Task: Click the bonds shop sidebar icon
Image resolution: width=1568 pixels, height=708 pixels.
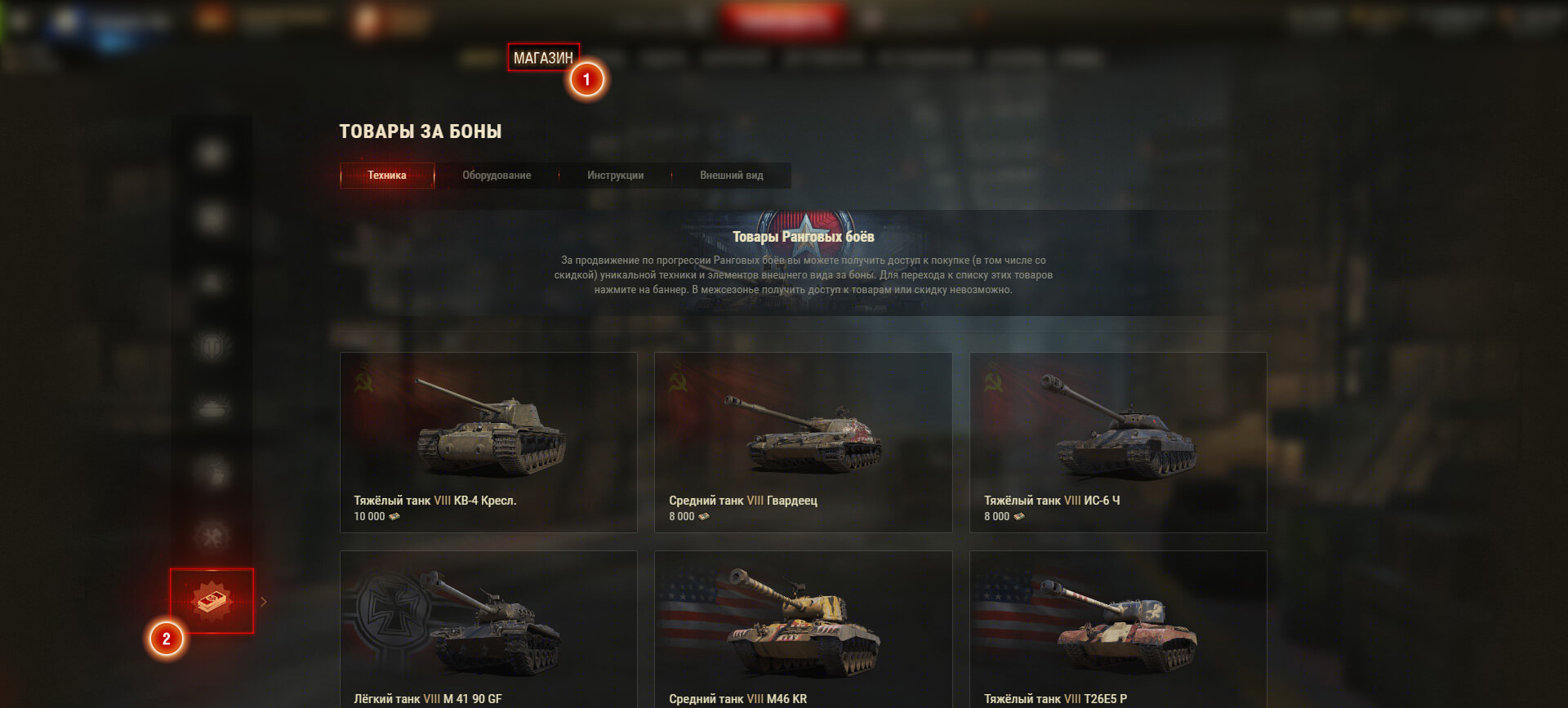Action: coord(212,601)
